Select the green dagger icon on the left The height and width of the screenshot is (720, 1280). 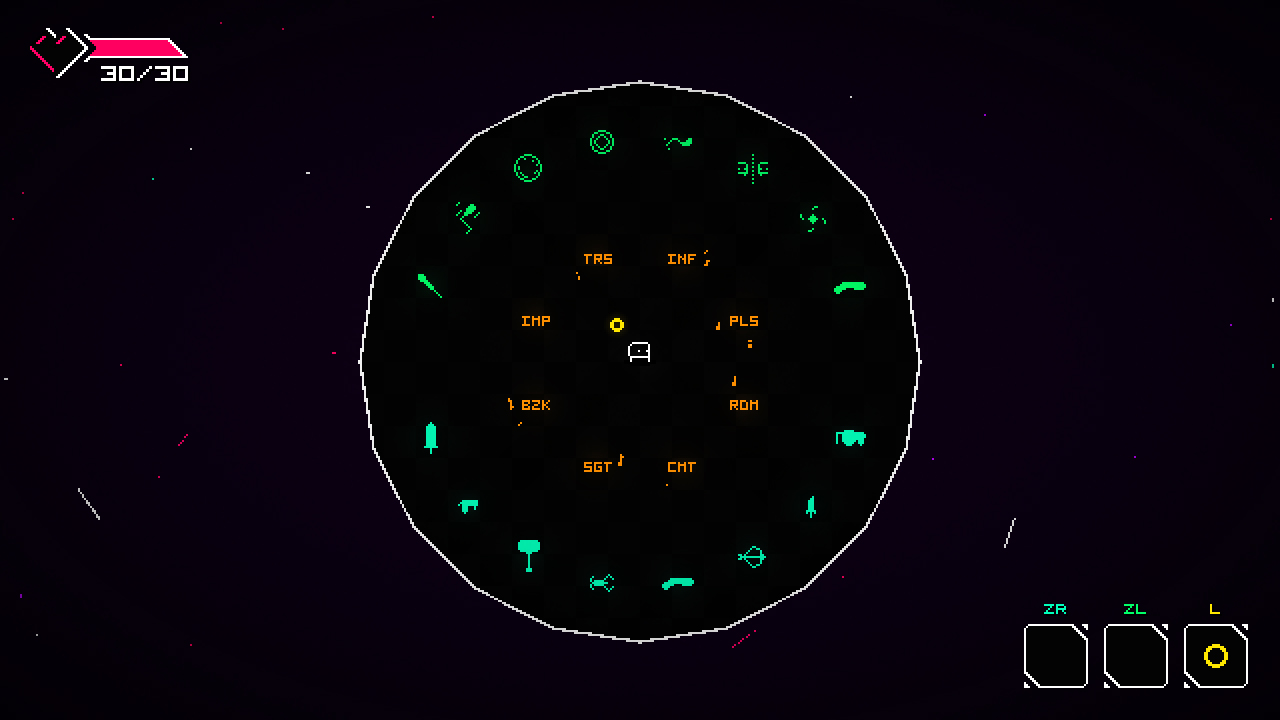coord(430,287)
